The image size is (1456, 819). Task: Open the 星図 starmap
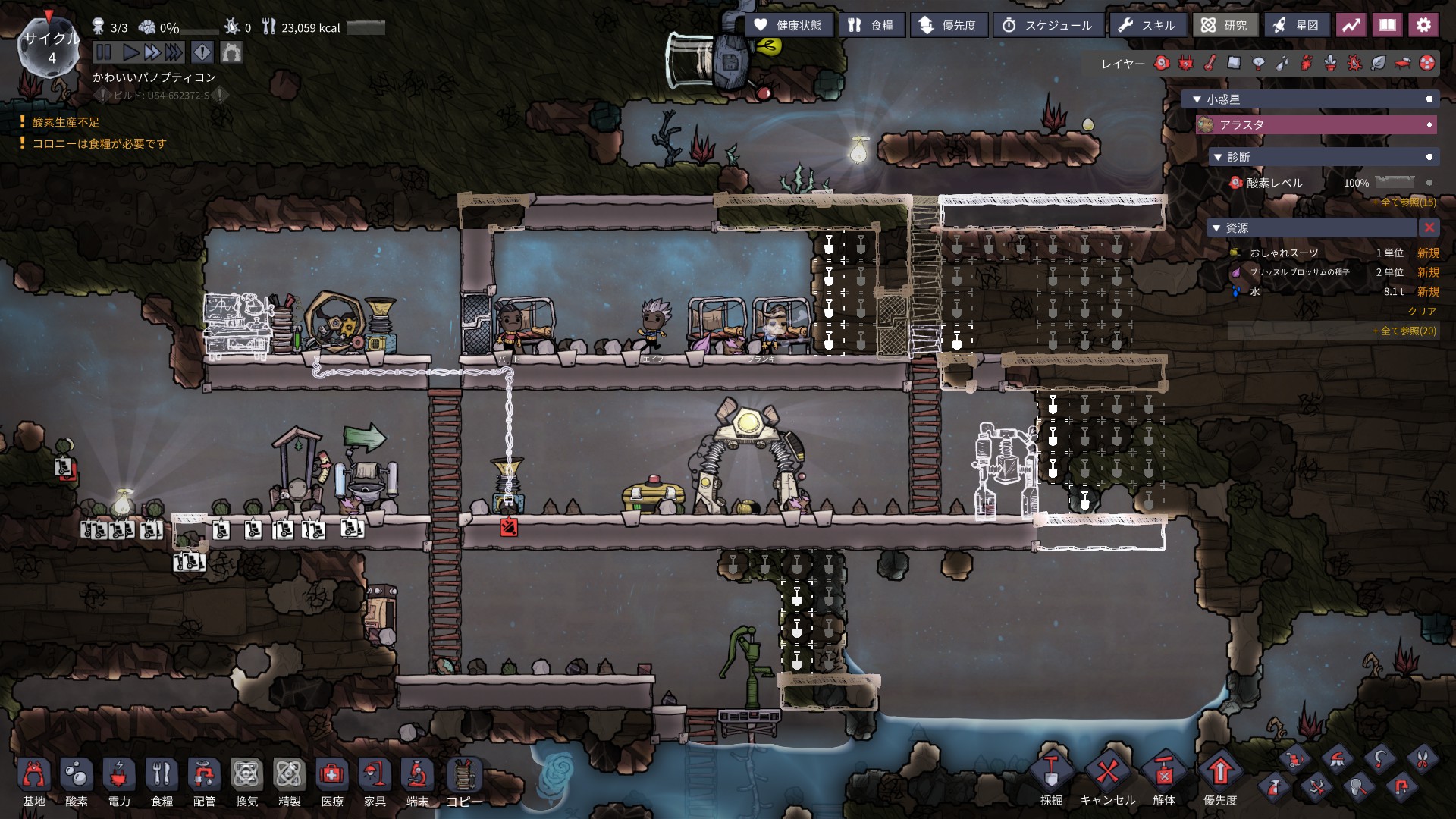click(x=1296, y=25)
